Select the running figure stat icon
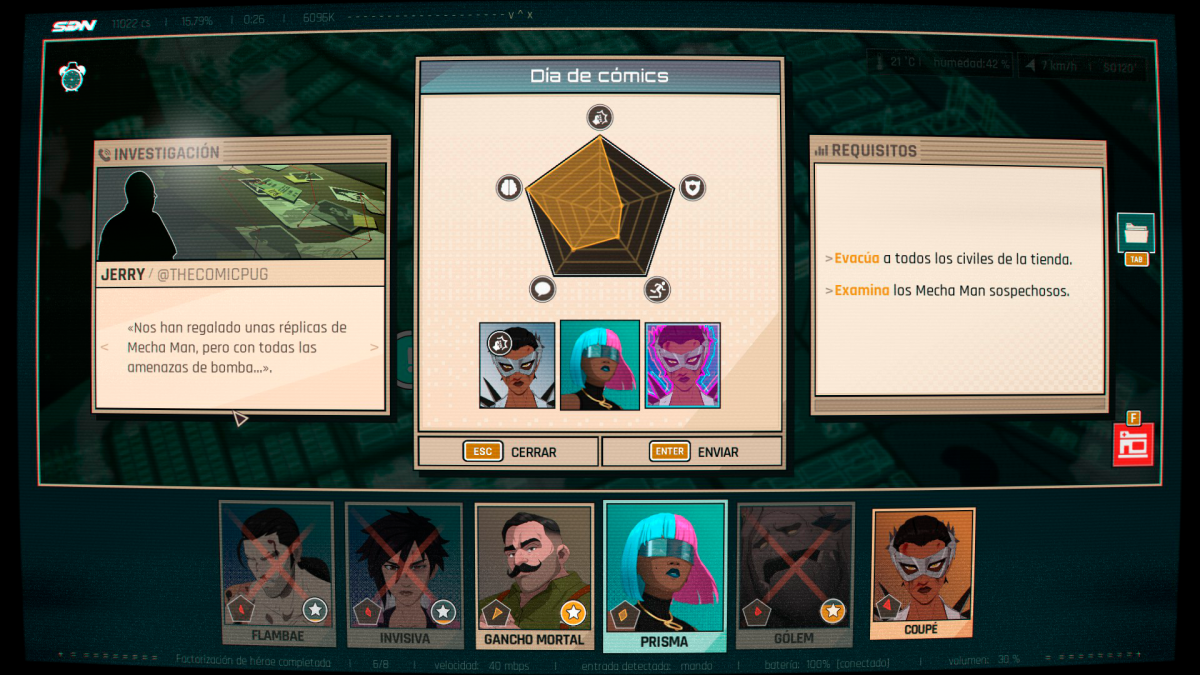 (657, 290)
